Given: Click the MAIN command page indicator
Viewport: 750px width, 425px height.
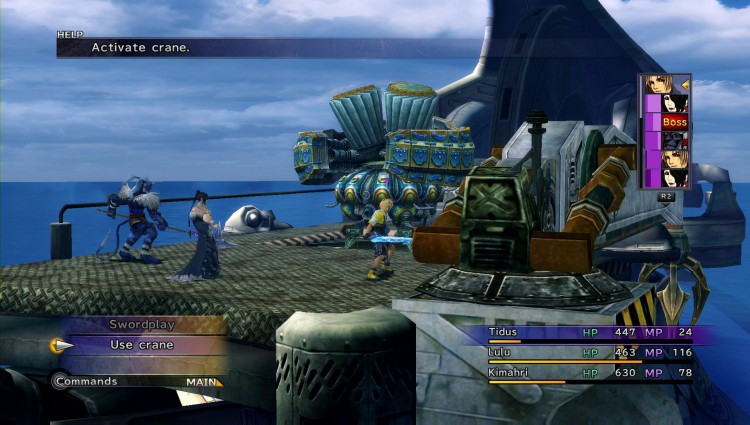Looking at the screenshot, I should [x=203, y=382].
